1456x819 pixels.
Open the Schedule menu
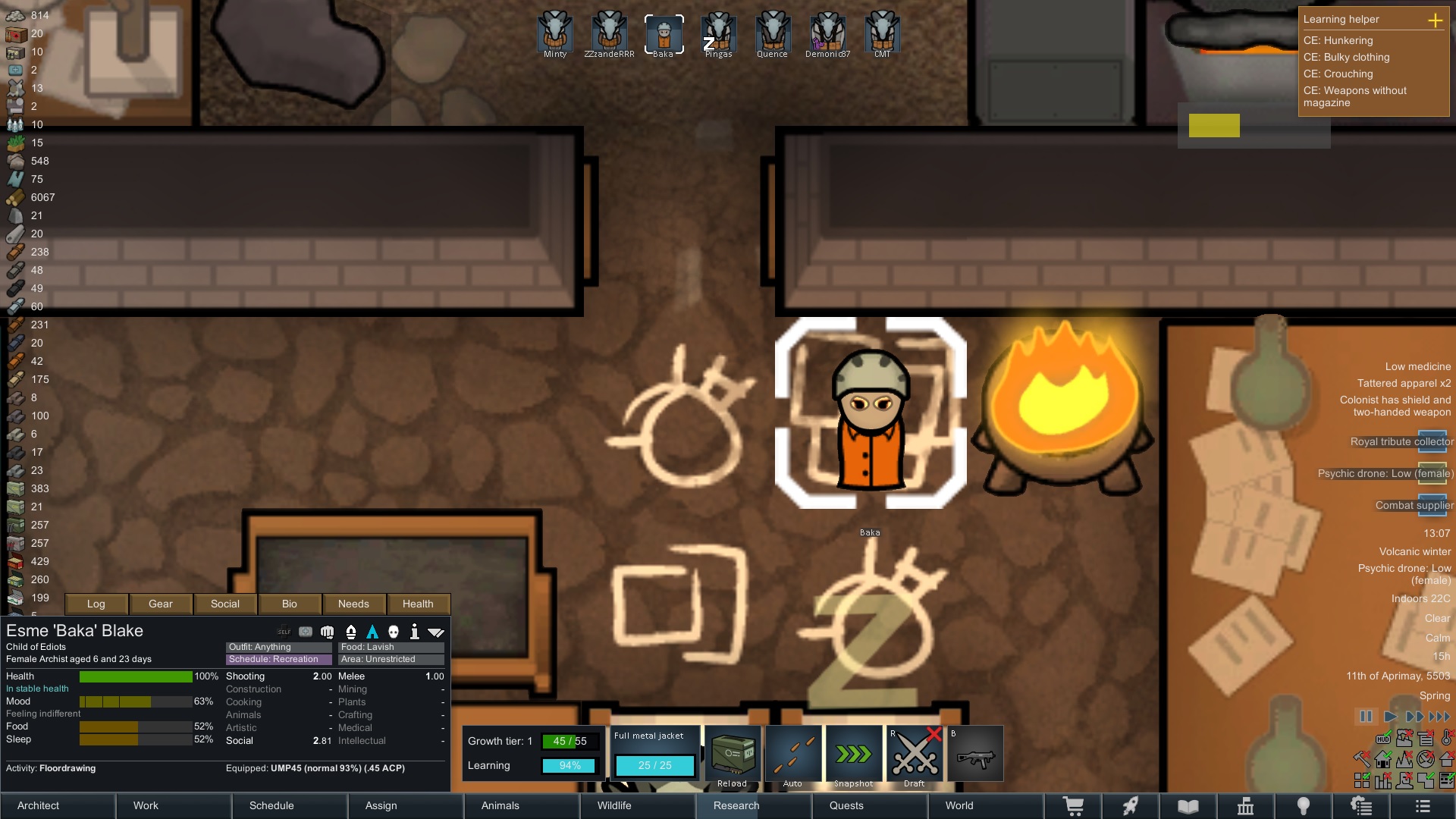point(290,805)
